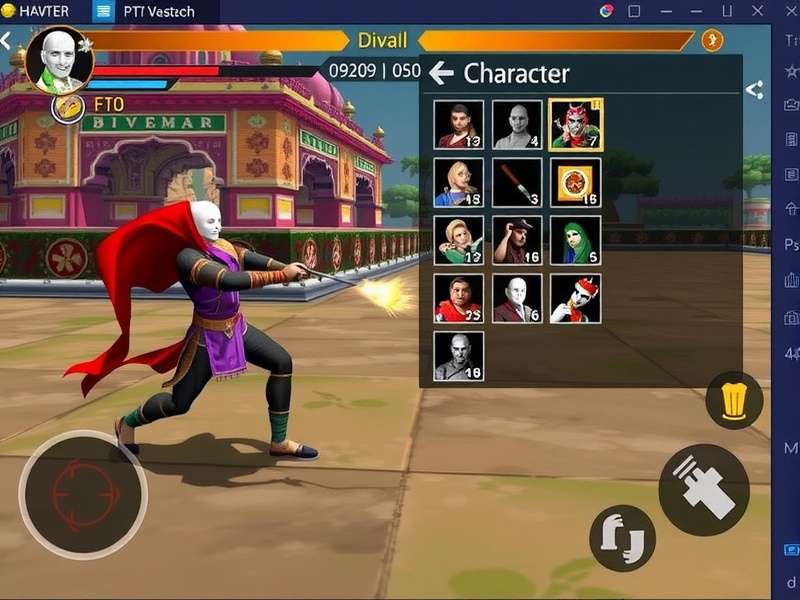This screenshot has height=600, width=800.
Task: Choose the blonde woman in blue top
Action: [x=458, y=183]
